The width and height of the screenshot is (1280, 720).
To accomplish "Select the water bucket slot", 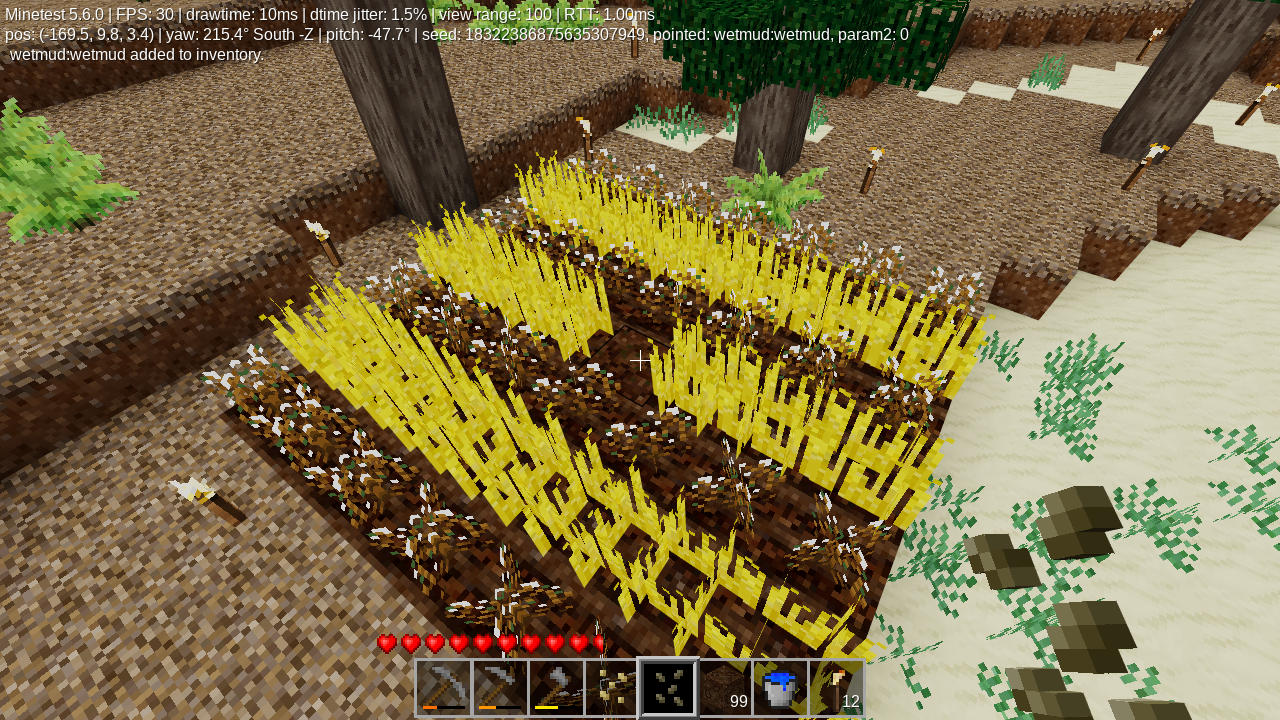I will coord(780,687).
